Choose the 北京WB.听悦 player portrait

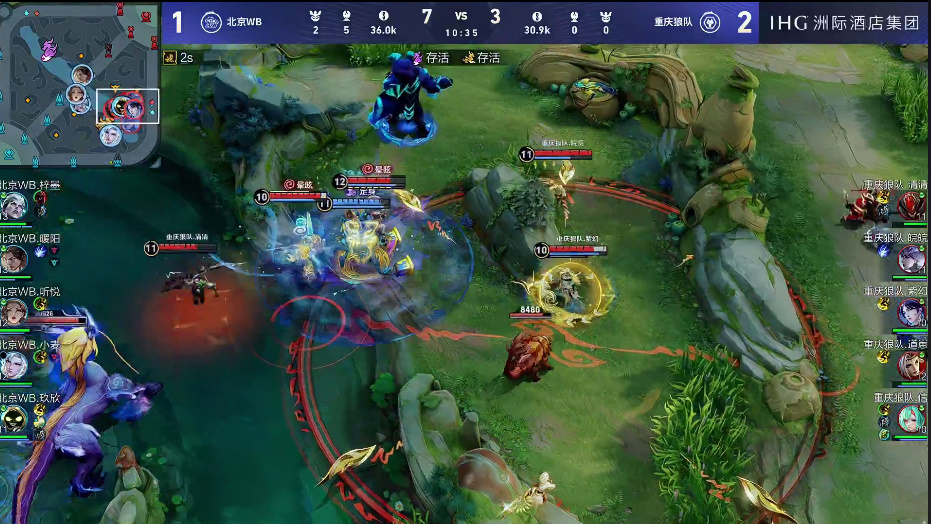point(14,312)
